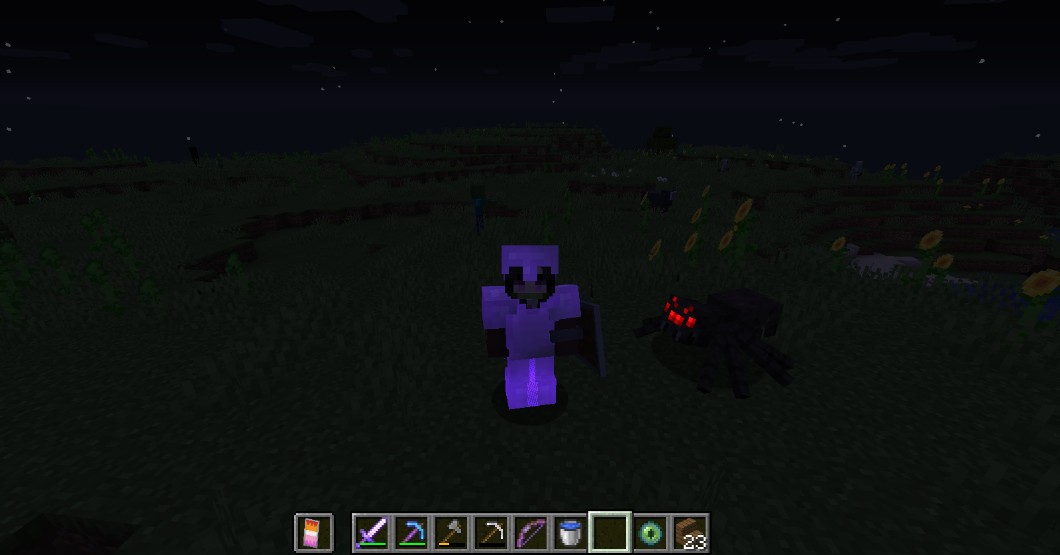Choose the wooden stairs stack of 23
Screen dimensions: 1060x555
point(690,532)
